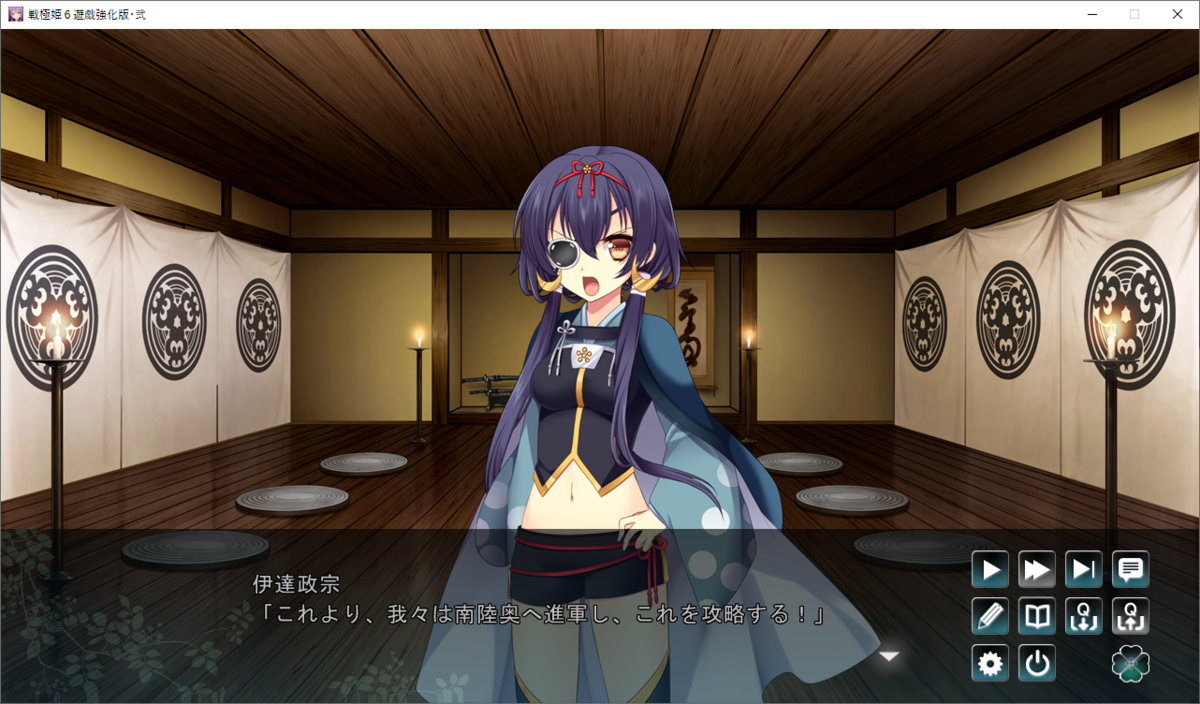Click the four-leaf clover icon
Screen dimensions: 1200x704
[x=1131, y=663]
